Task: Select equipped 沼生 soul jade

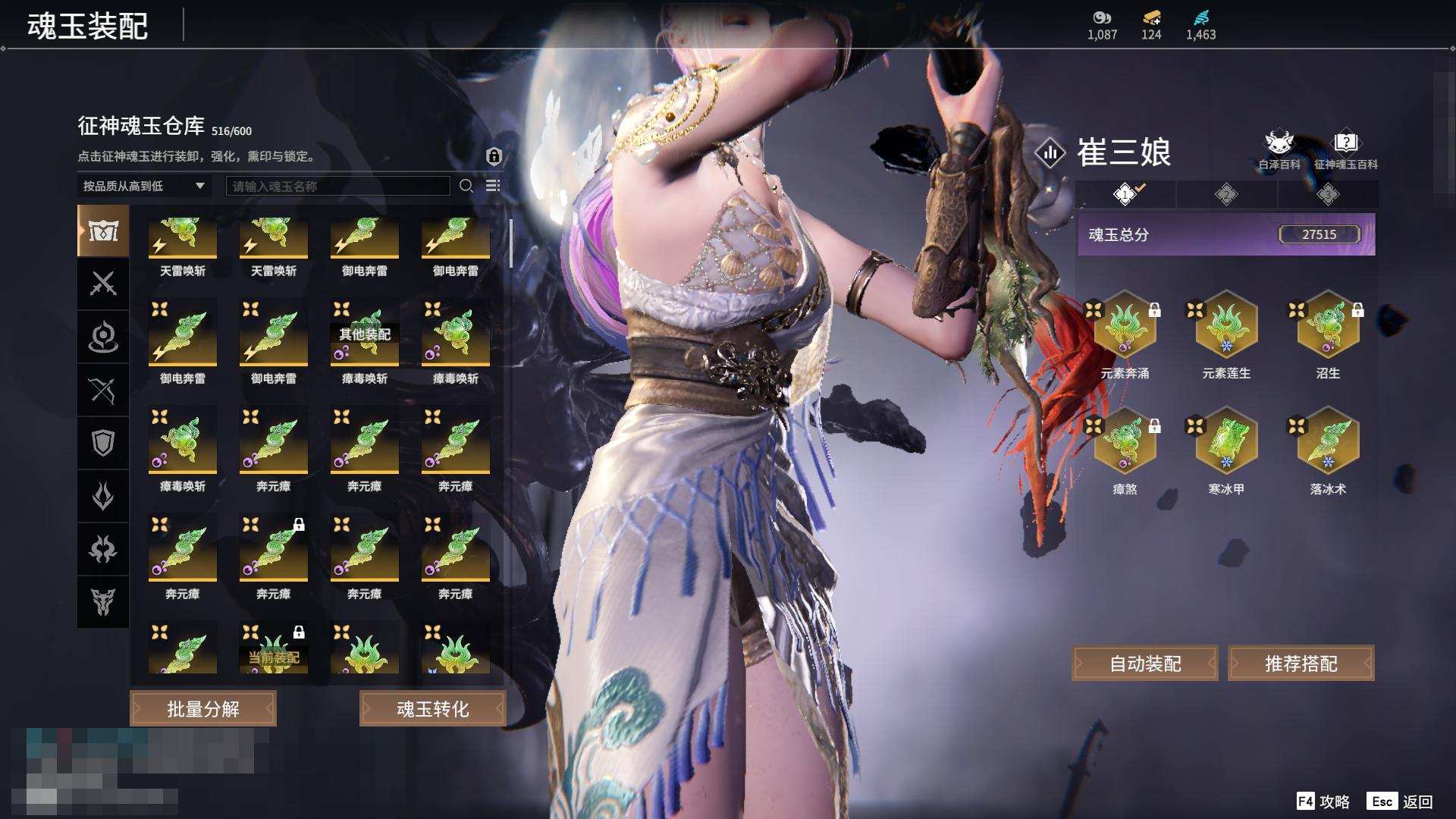Action: point(1328,326)
